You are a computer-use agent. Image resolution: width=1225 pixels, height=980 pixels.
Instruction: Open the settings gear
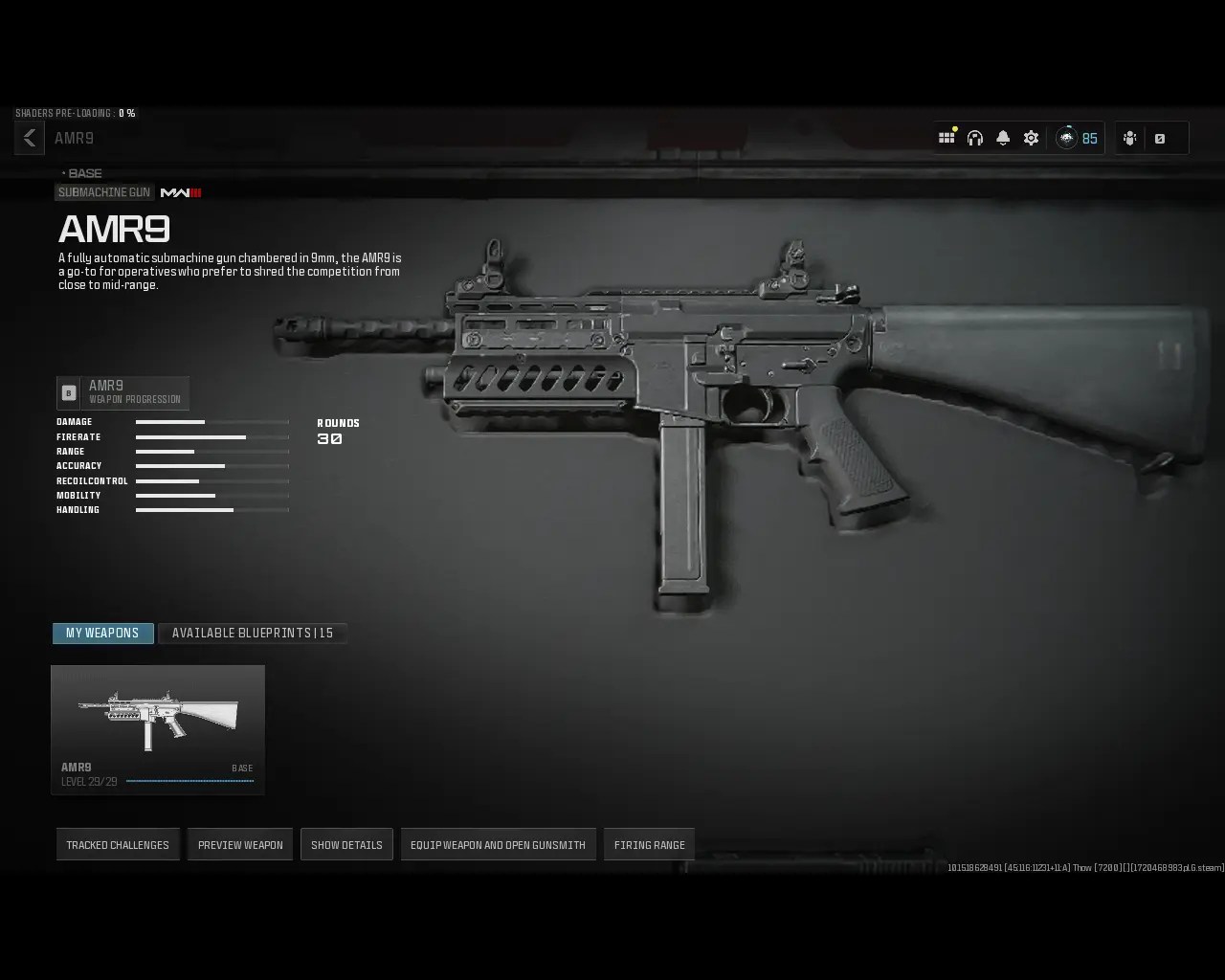pos(1030,137)
